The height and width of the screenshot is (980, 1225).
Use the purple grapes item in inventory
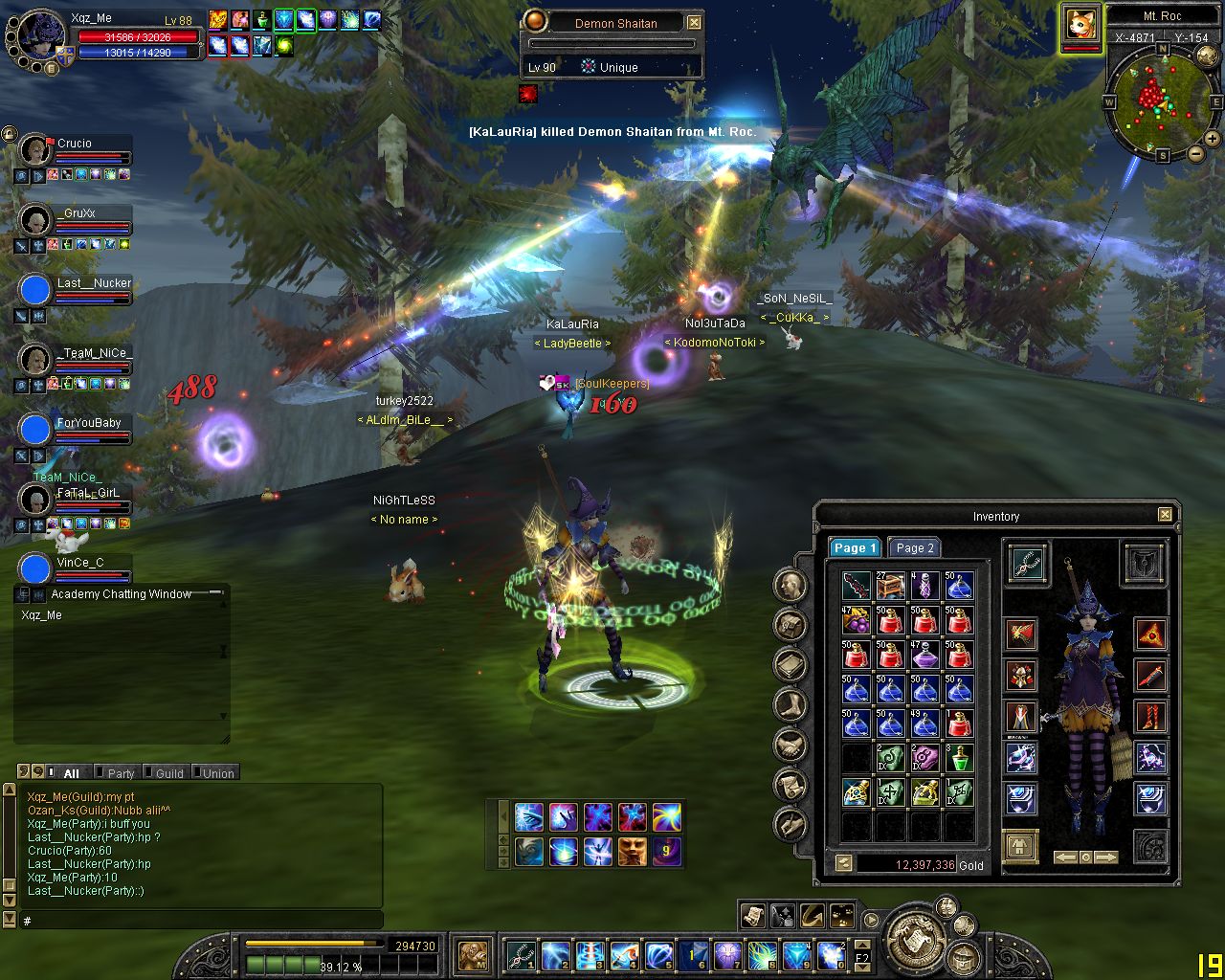856,620
